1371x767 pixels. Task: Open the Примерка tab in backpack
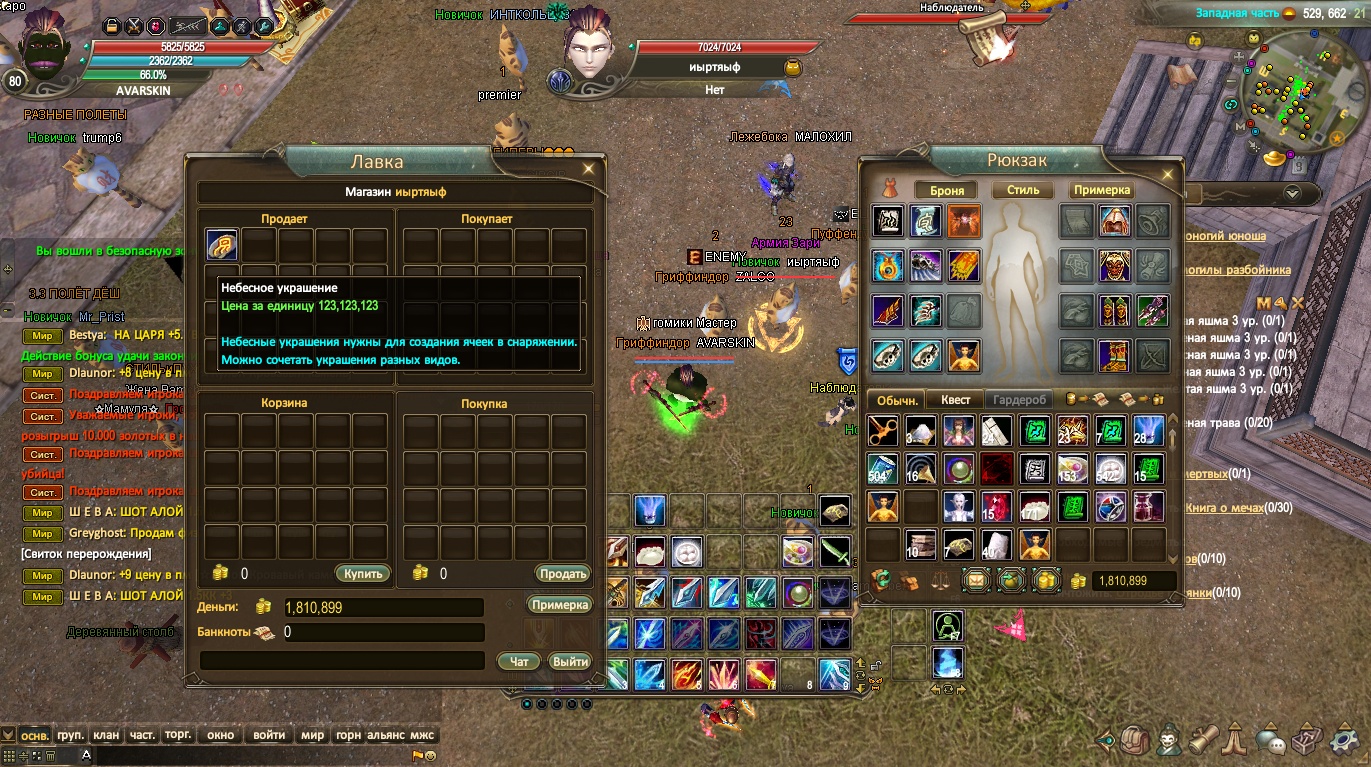point(1102,190)
